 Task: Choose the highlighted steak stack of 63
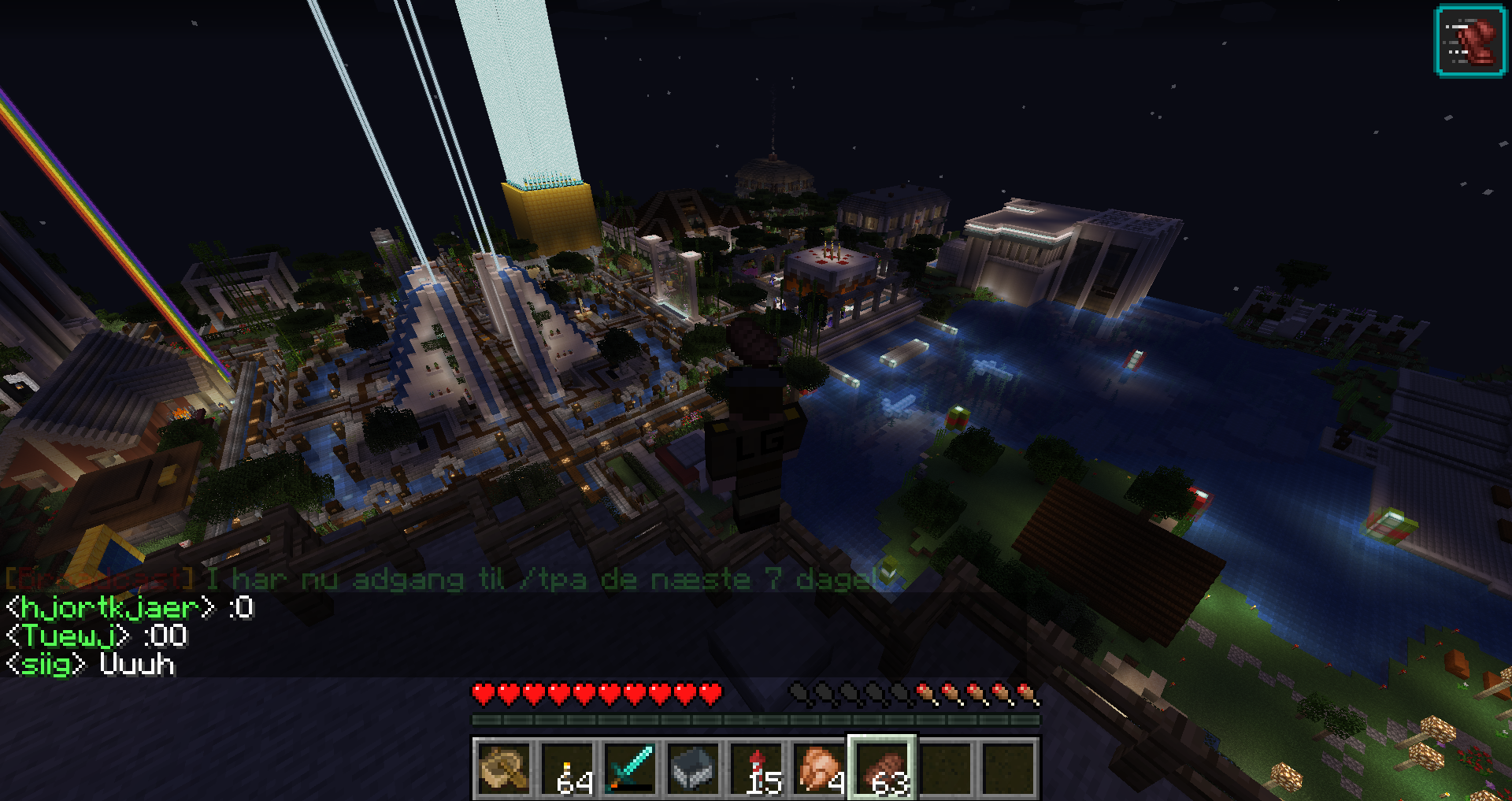click(x=882, y=769)
